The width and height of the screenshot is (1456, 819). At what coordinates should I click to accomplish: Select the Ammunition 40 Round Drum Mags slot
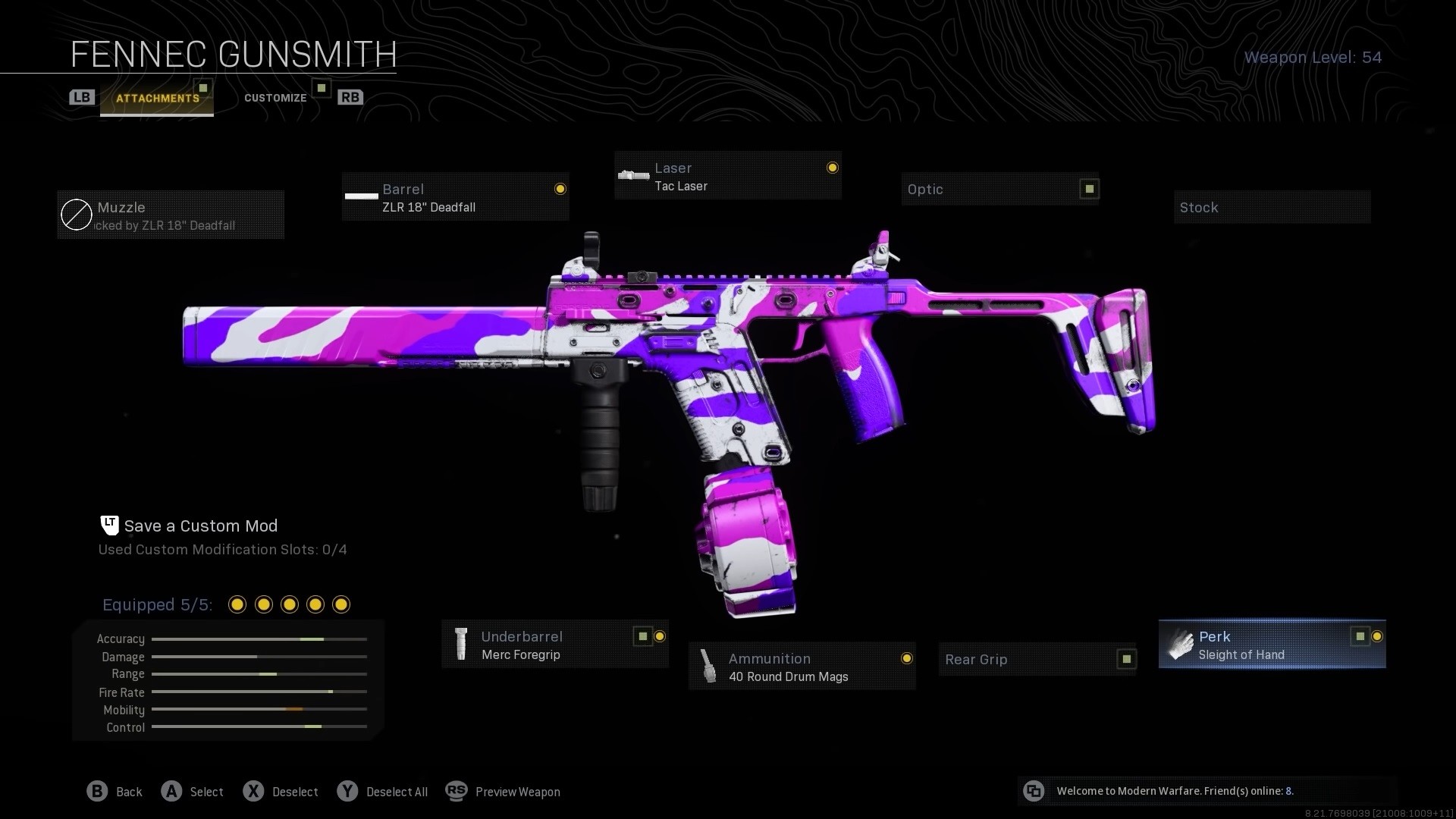(x=802, y=667)
